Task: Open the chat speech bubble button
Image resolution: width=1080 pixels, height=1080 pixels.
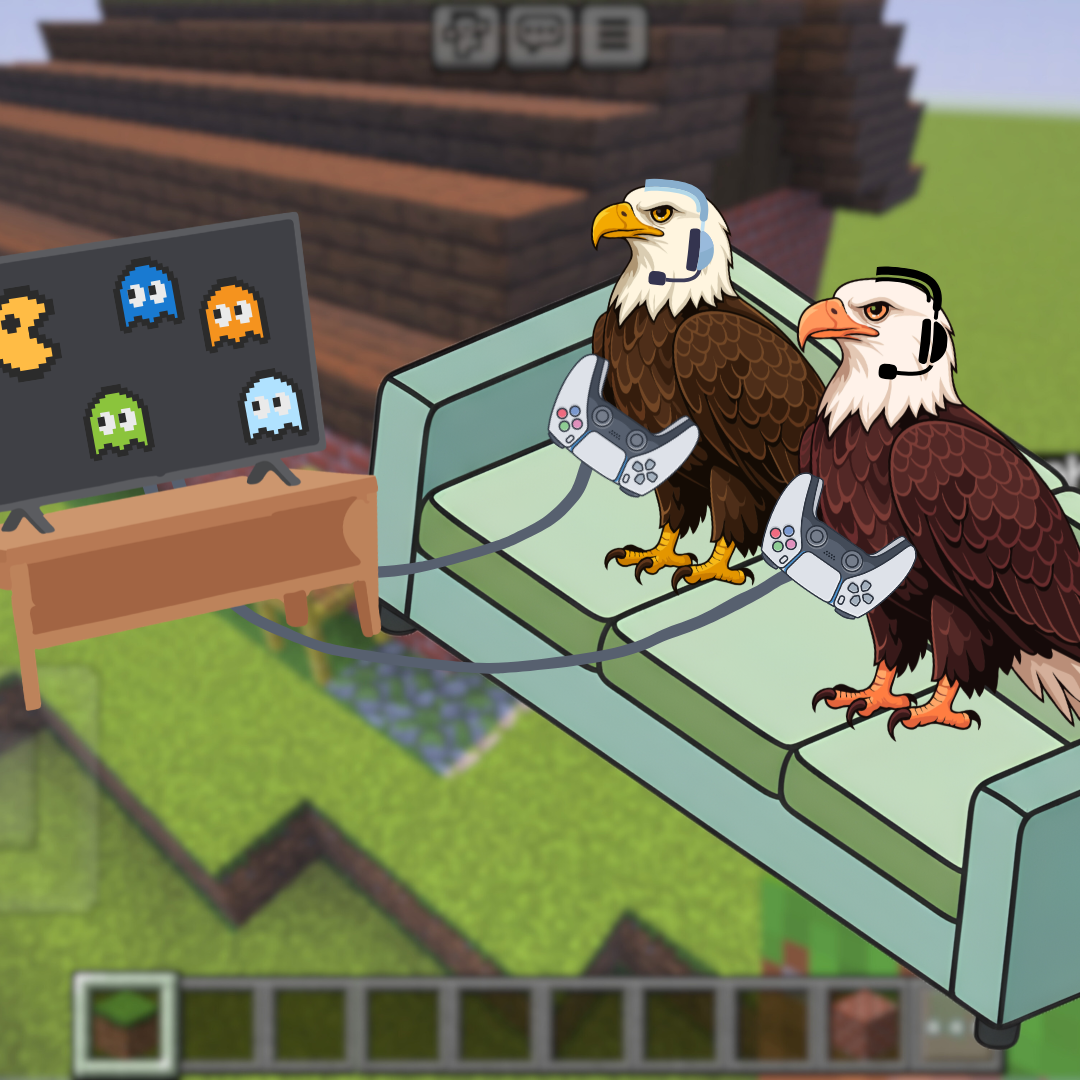Action: click(539, 37)
